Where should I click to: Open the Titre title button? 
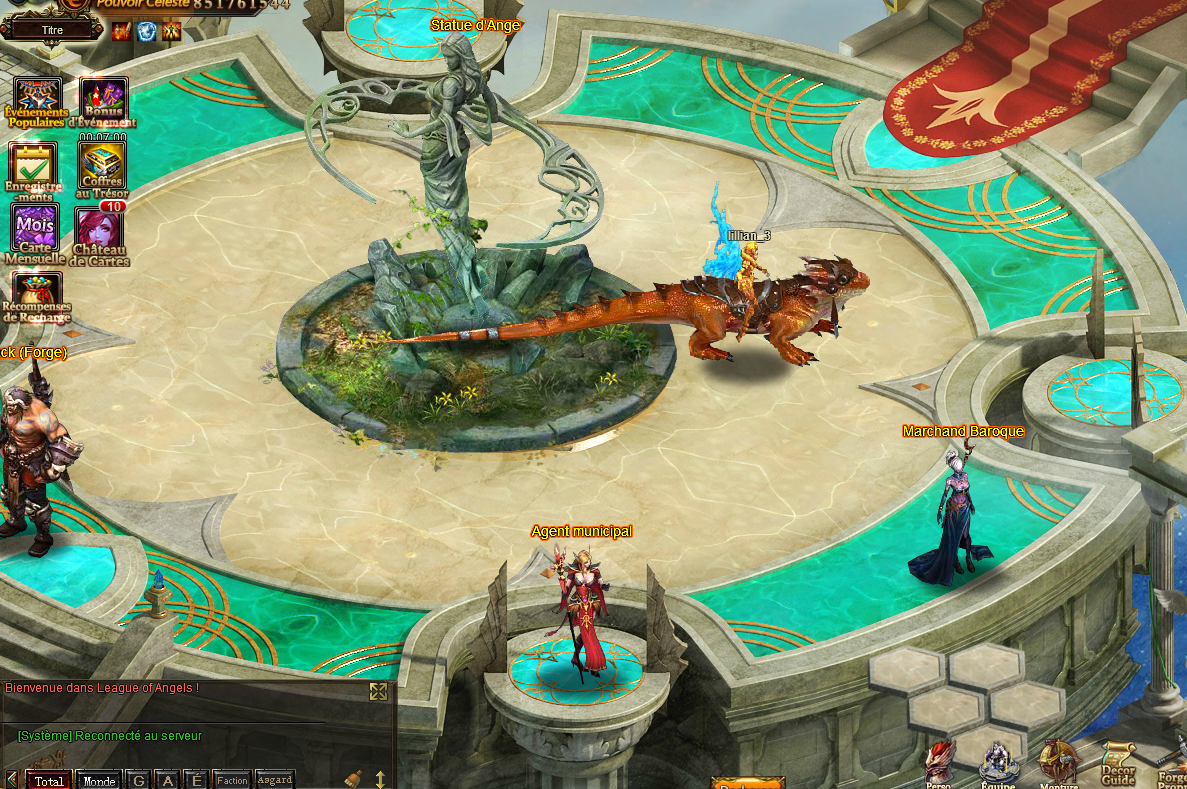52,30
